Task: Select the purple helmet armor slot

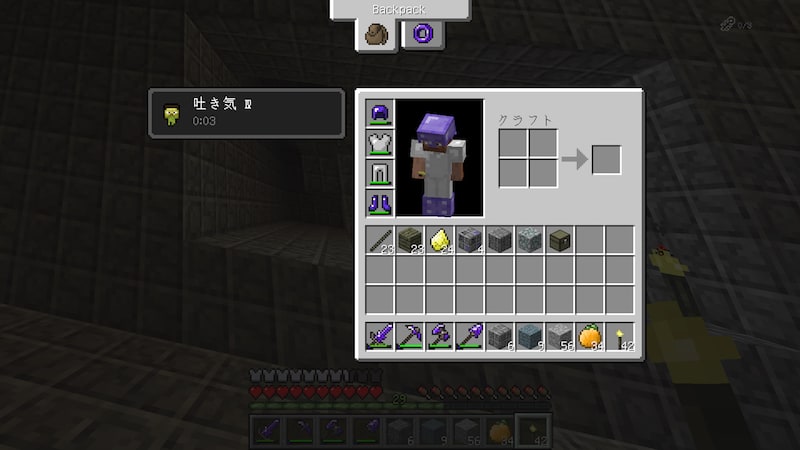Action: tap(380, 113)
